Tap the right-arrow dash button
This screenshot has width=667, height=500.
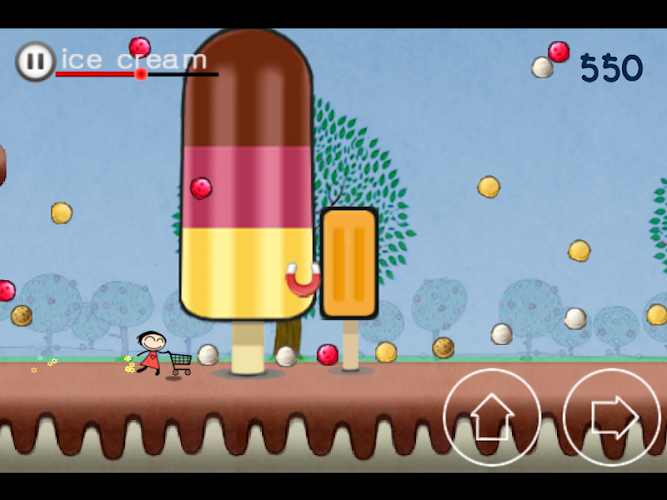click(612, 417)
